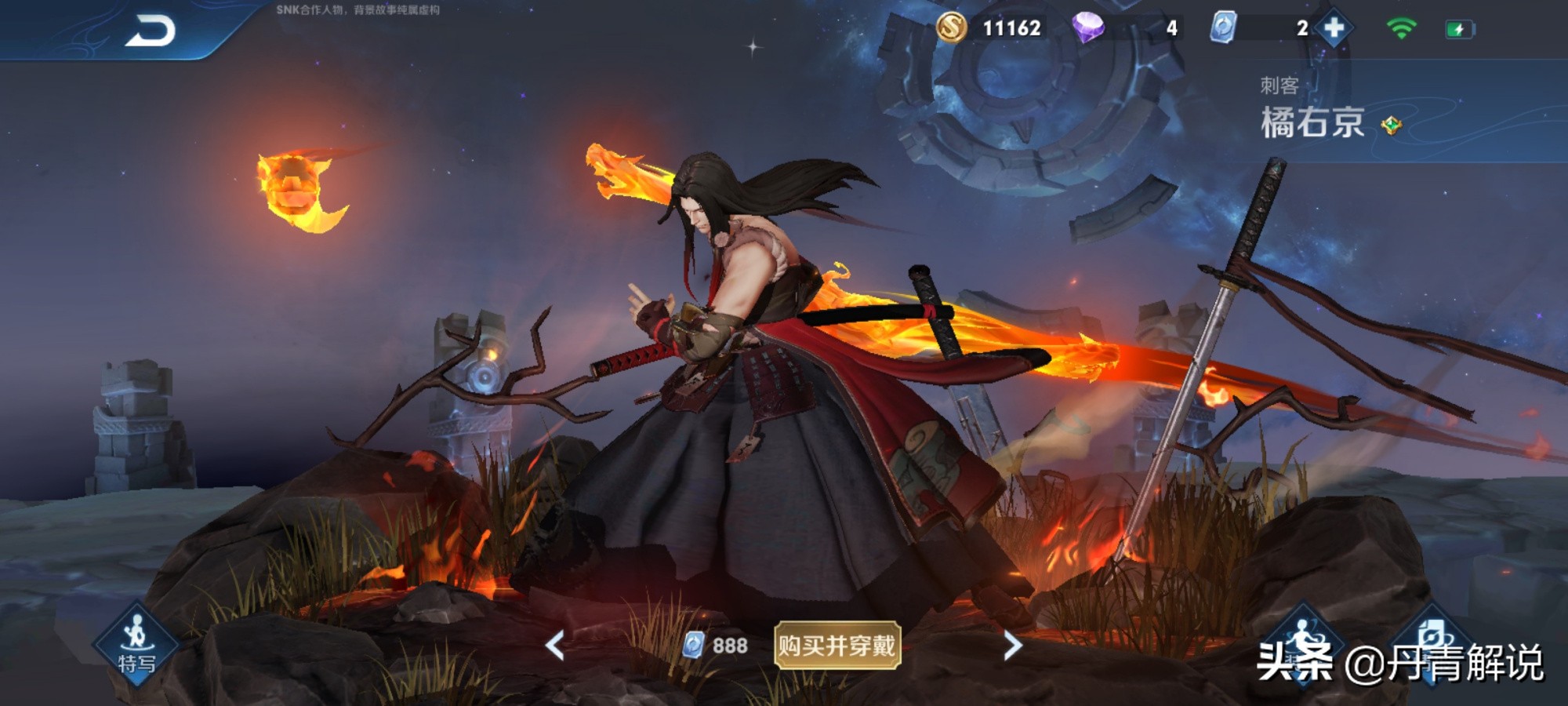Show the previous skin with left arrow

click(x=555, y=646)
